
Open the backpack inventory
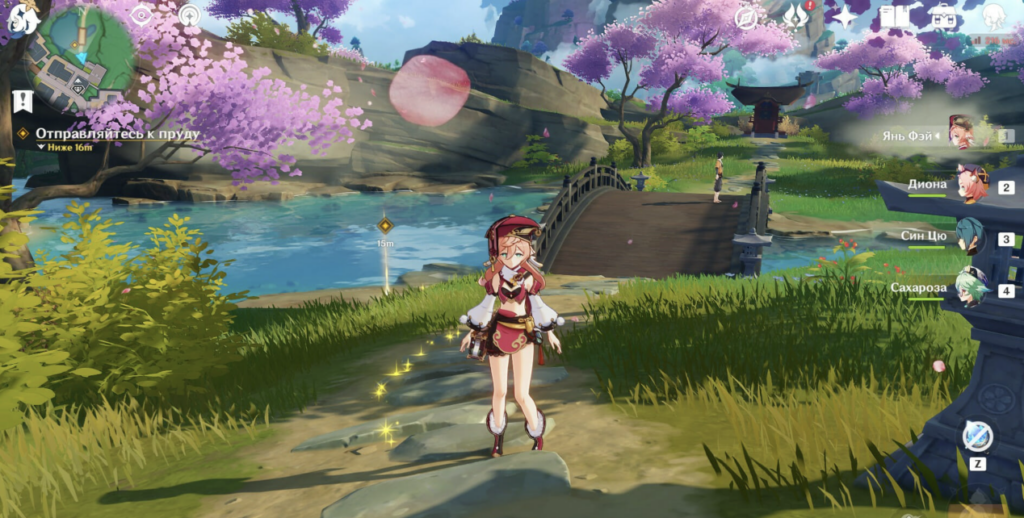tap(942, 17)
